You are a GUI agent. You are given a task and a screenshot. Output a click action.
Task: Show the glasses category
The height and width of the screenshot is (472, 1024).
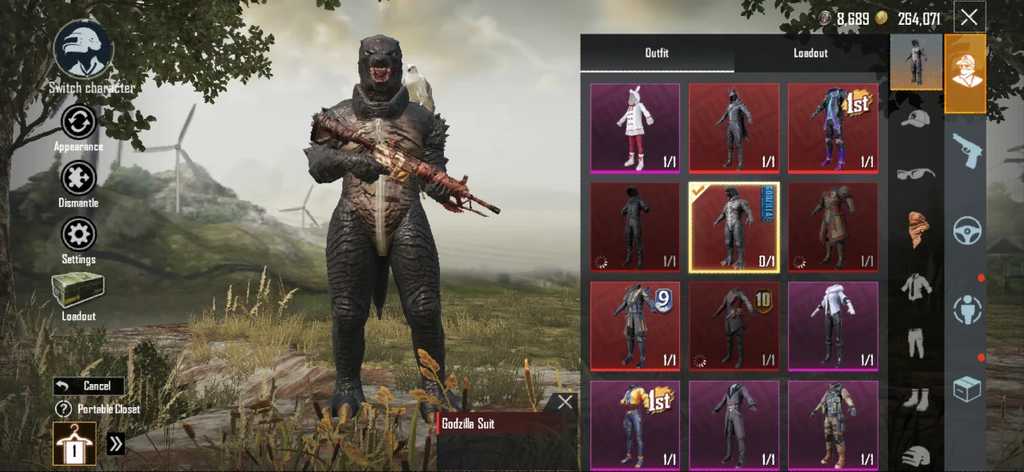(916, 173)
